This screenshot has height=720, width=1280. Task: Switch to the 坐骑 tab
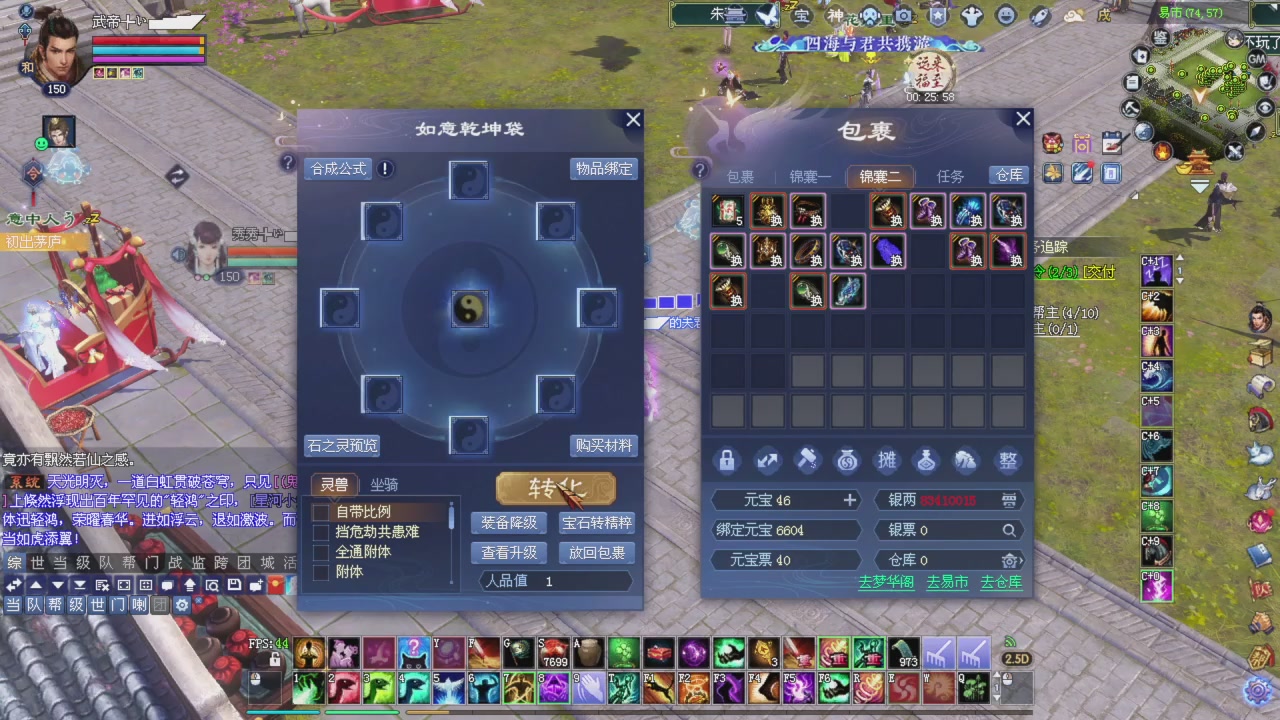[383, 484]
